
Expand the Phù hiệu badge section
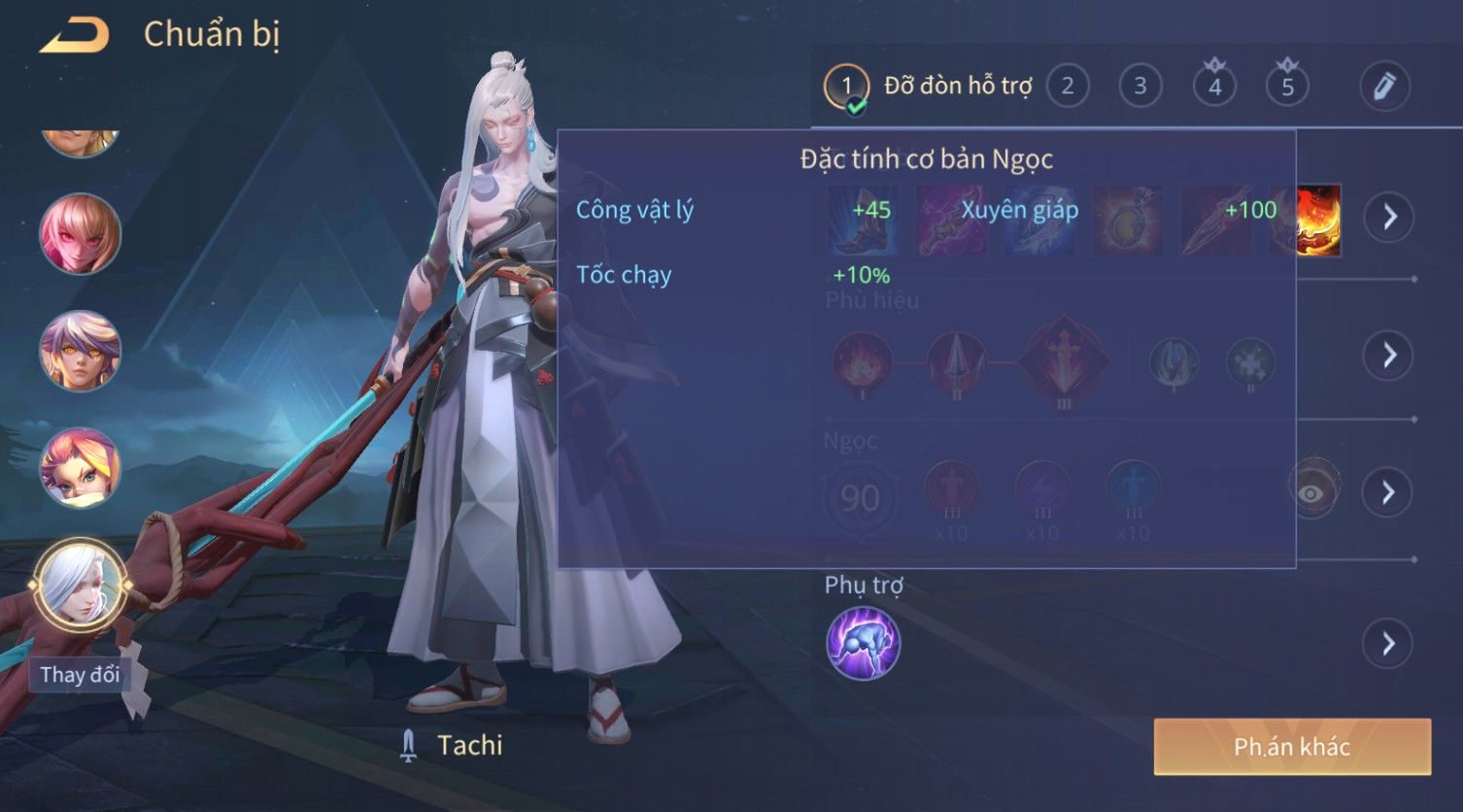click(1389, 355)
